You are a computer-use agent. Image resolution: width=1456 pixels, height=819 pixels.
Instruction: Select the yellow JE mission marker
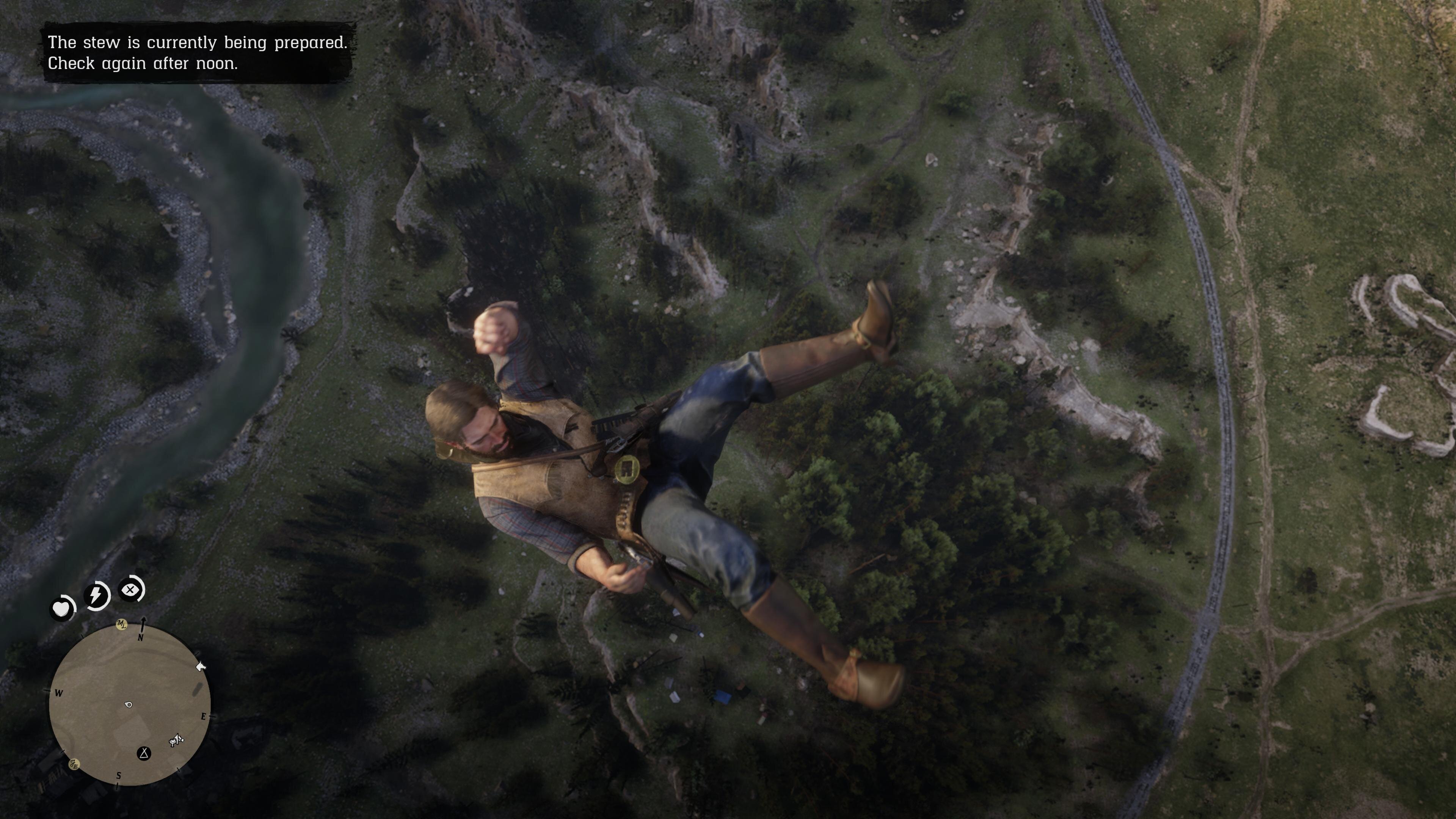[74, 764]
